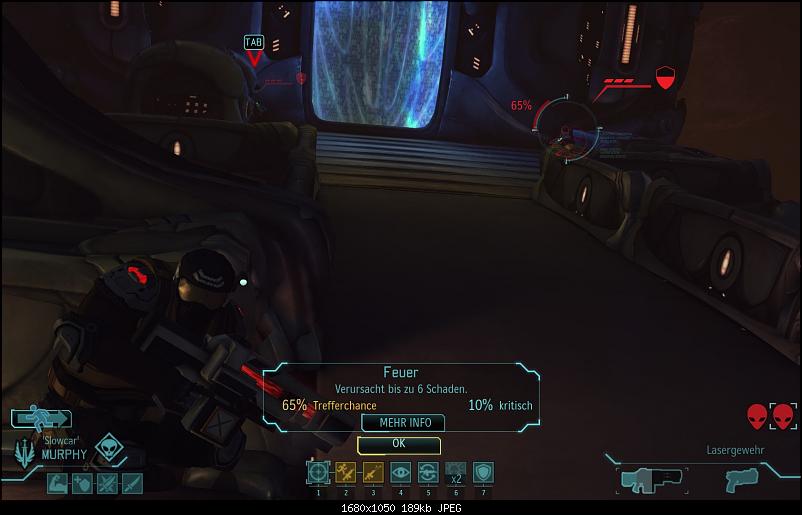The image size is (802, 515).
Task: Target the alien head without brackets
Action: pyautogui.click(x=756, y=416)
